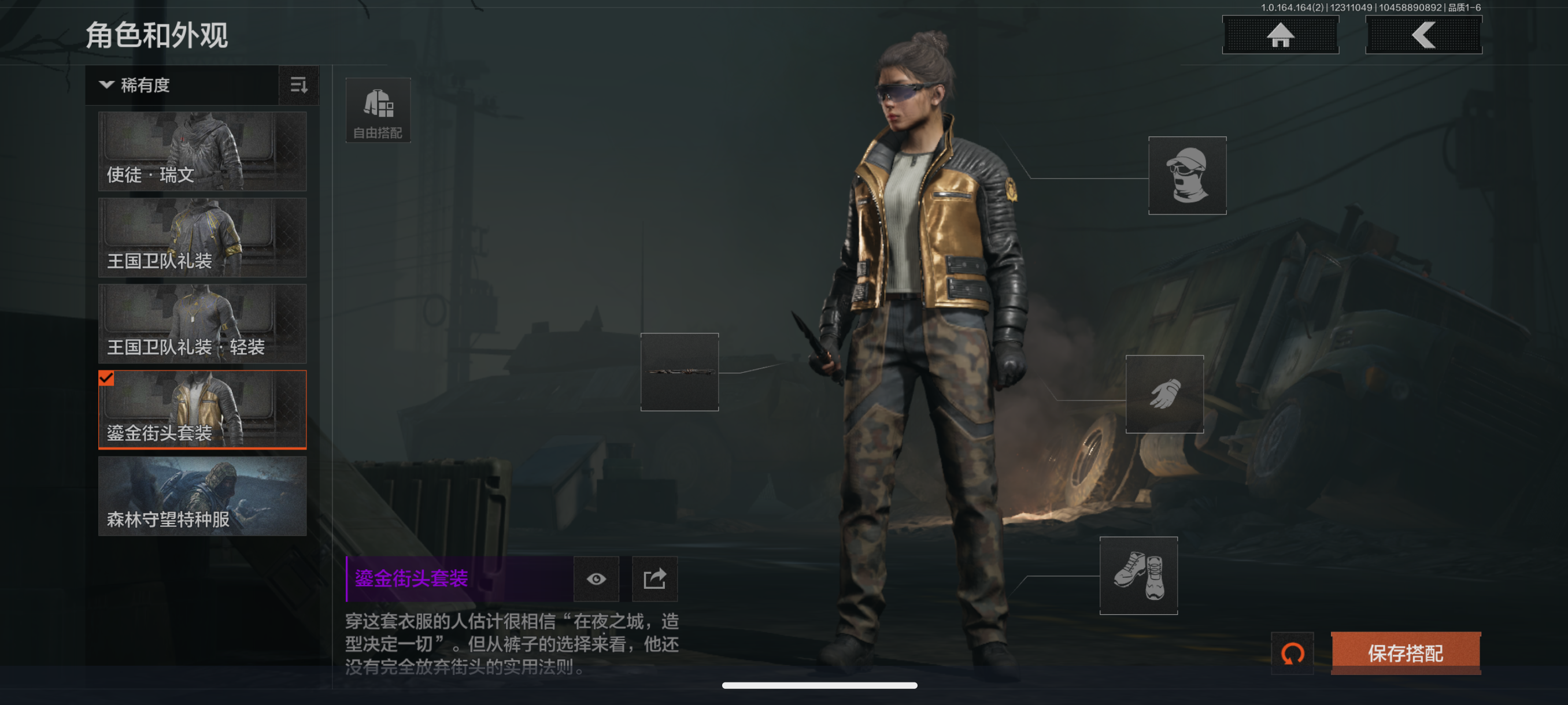Reset the outfit with the refresh icon

(1292, 654)
